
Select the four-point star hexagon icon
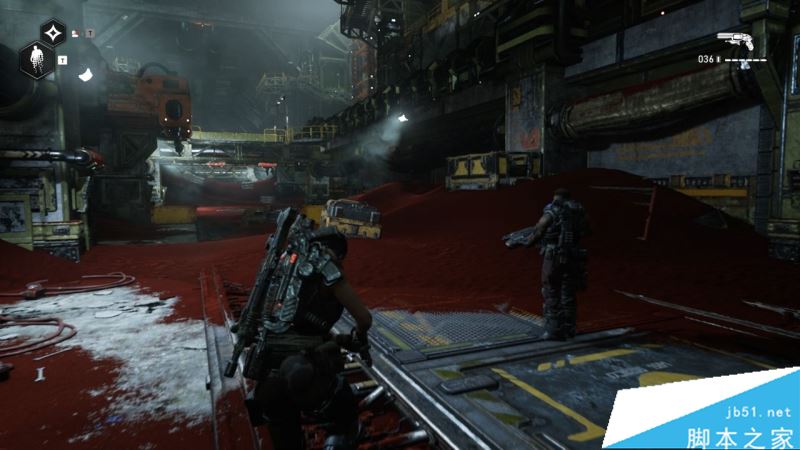(55, 33)
